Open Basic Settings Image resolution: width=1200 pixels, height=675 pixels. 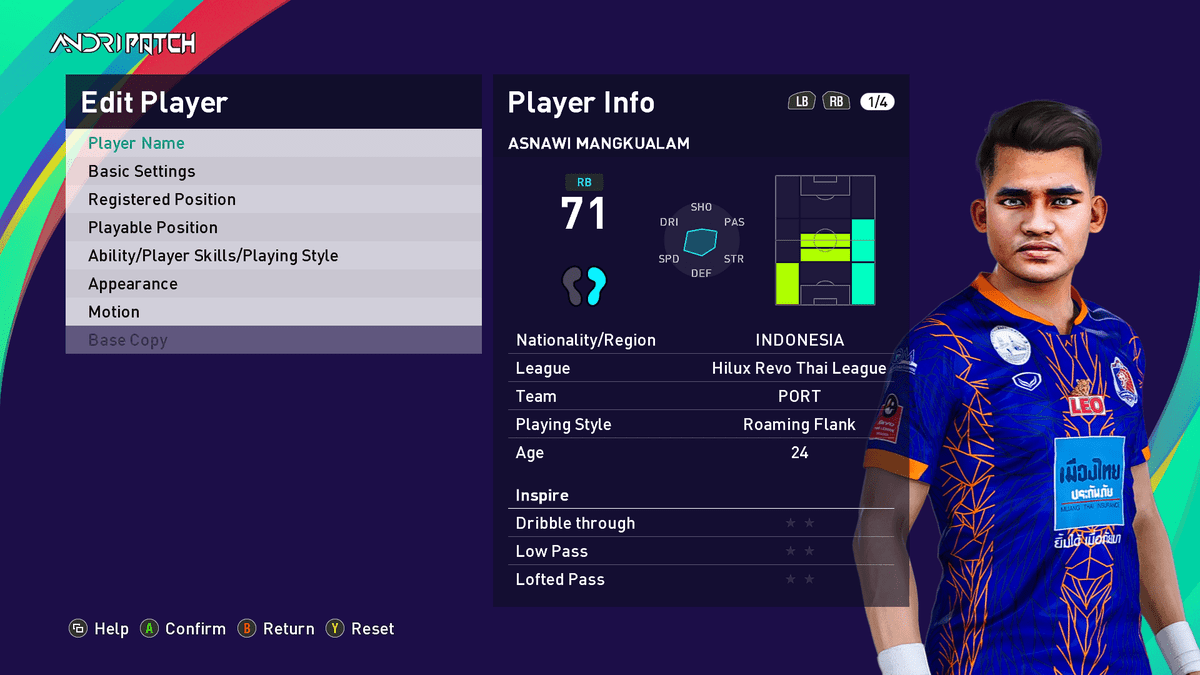pos(273,171)
